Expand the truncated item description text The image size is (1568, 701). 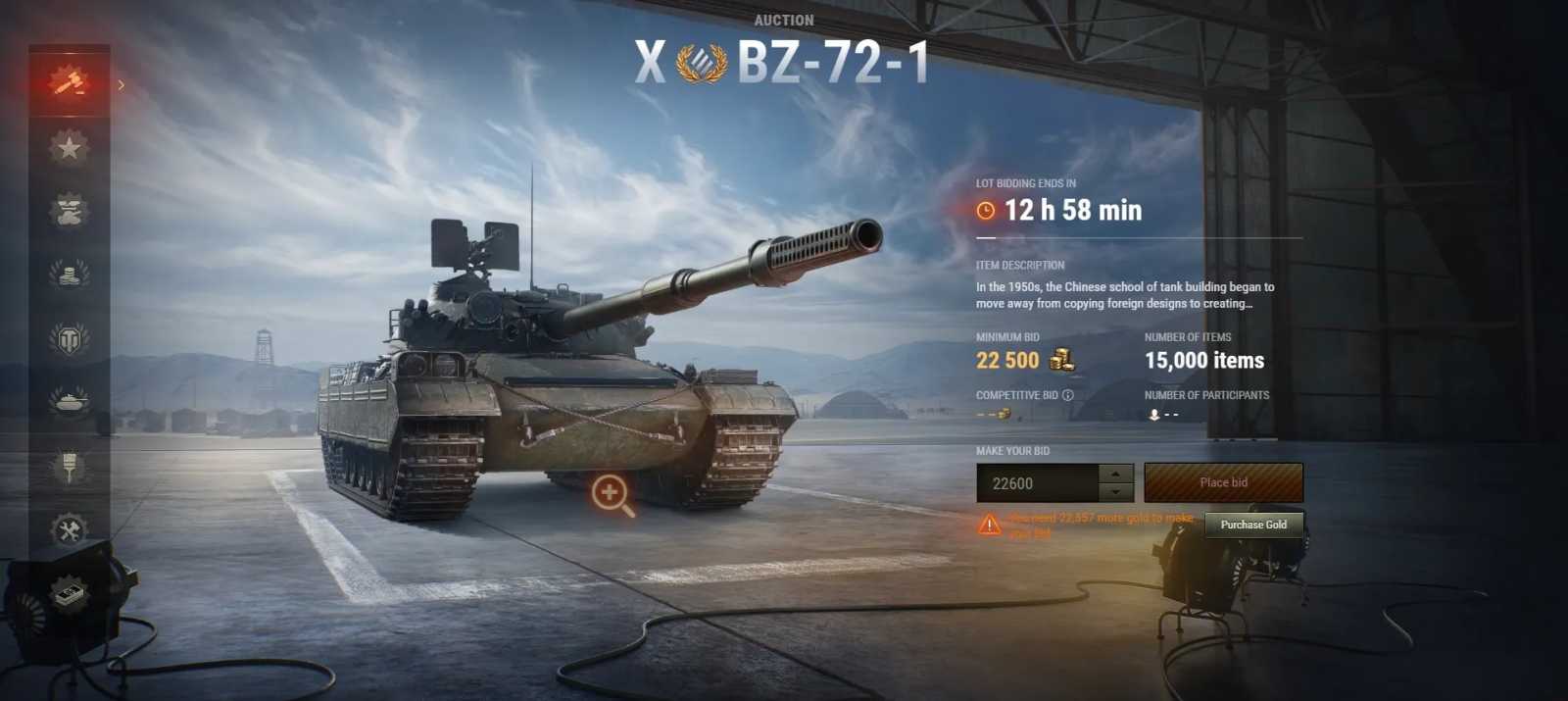point(1125,295)
